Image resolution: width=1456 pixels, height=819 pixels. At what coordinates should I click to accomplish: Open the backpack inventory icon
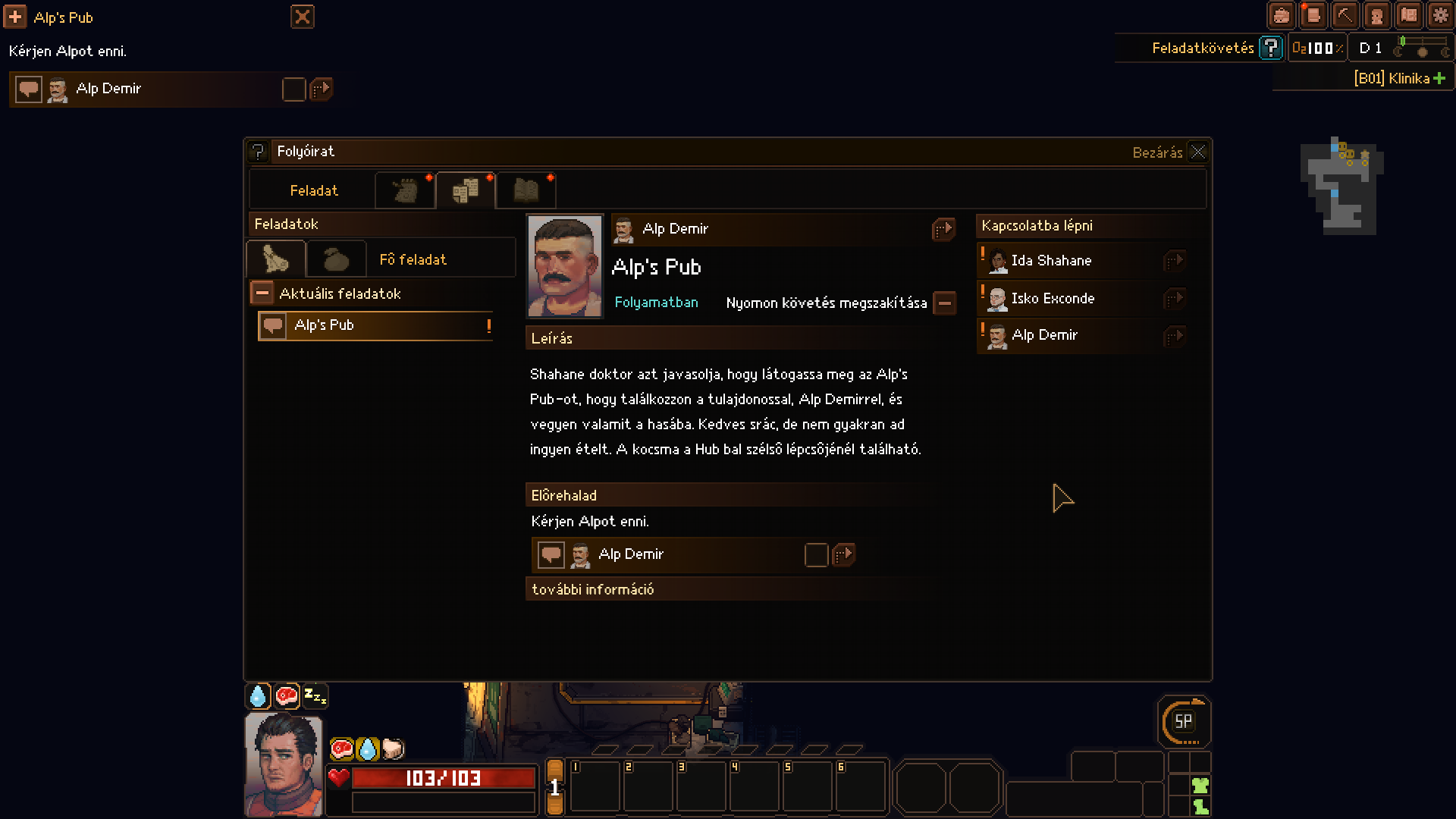1281,15
